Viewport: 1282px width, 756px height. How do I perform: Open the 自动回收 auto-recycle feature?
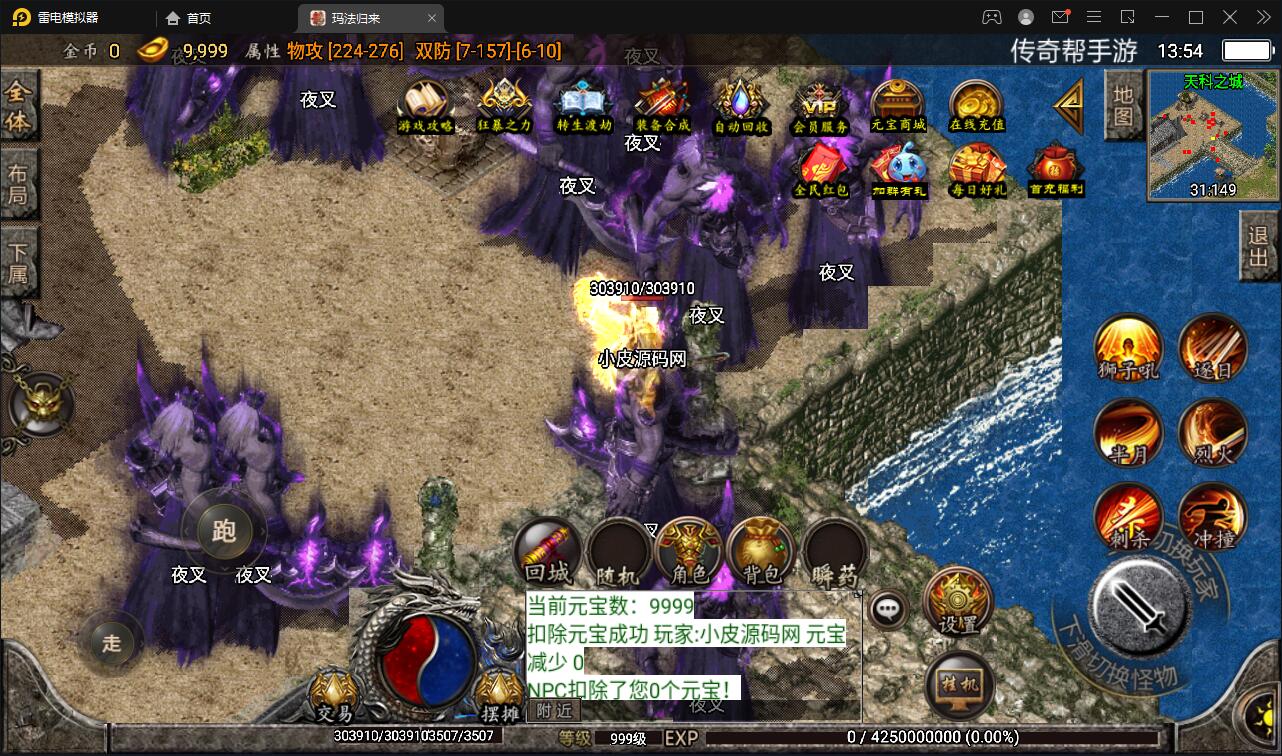[741, 107]
